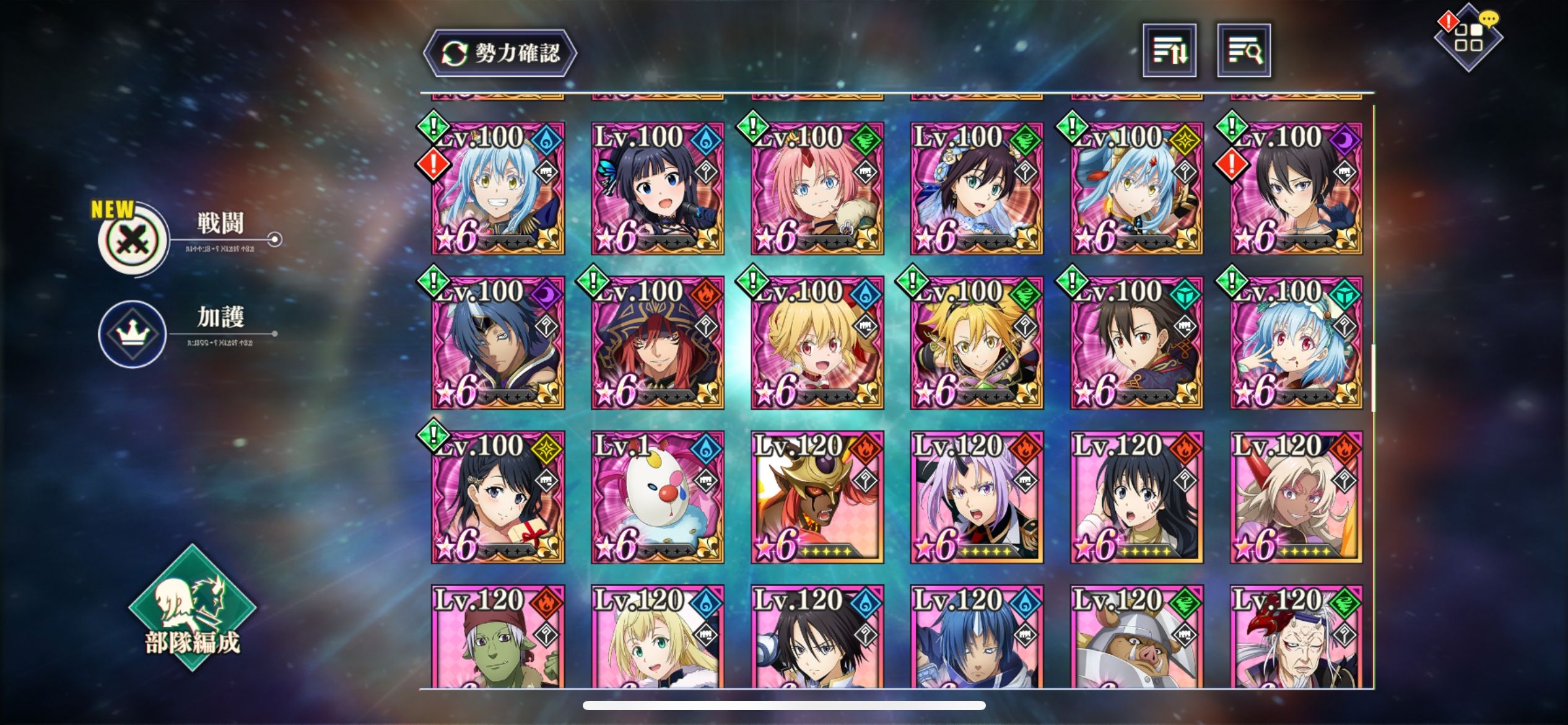Select the green goblin with red bandana
Image resolution: width=1568 pixels, height=725 pixels.
(498, 638)
